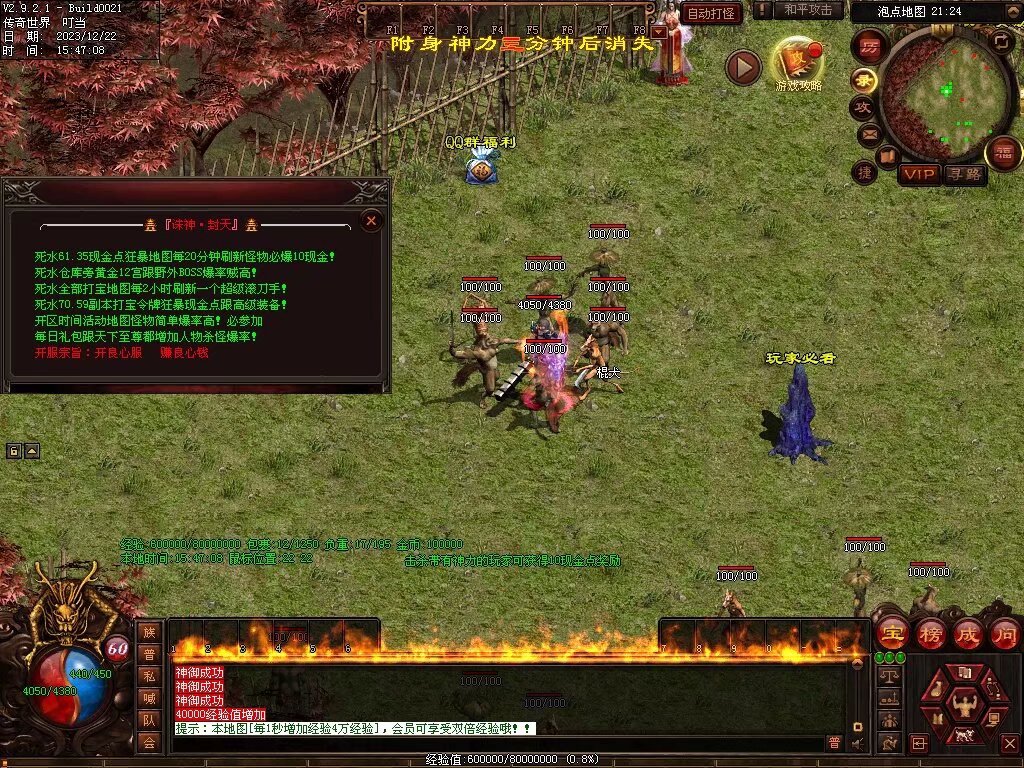Open the 宝 treasure round button
The width and height of the screenshot is (1024, 768).
[892, 633]
